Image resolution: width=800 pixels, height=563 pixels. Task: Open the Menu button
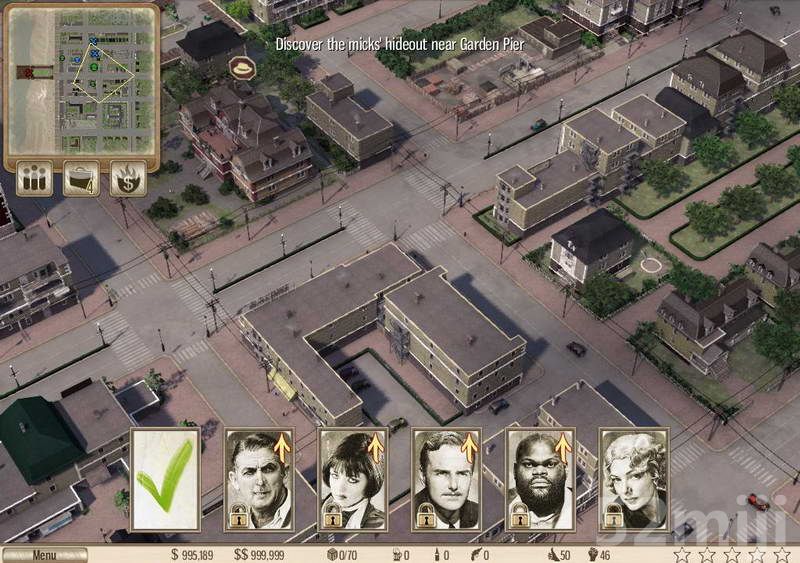click(44, 555)
